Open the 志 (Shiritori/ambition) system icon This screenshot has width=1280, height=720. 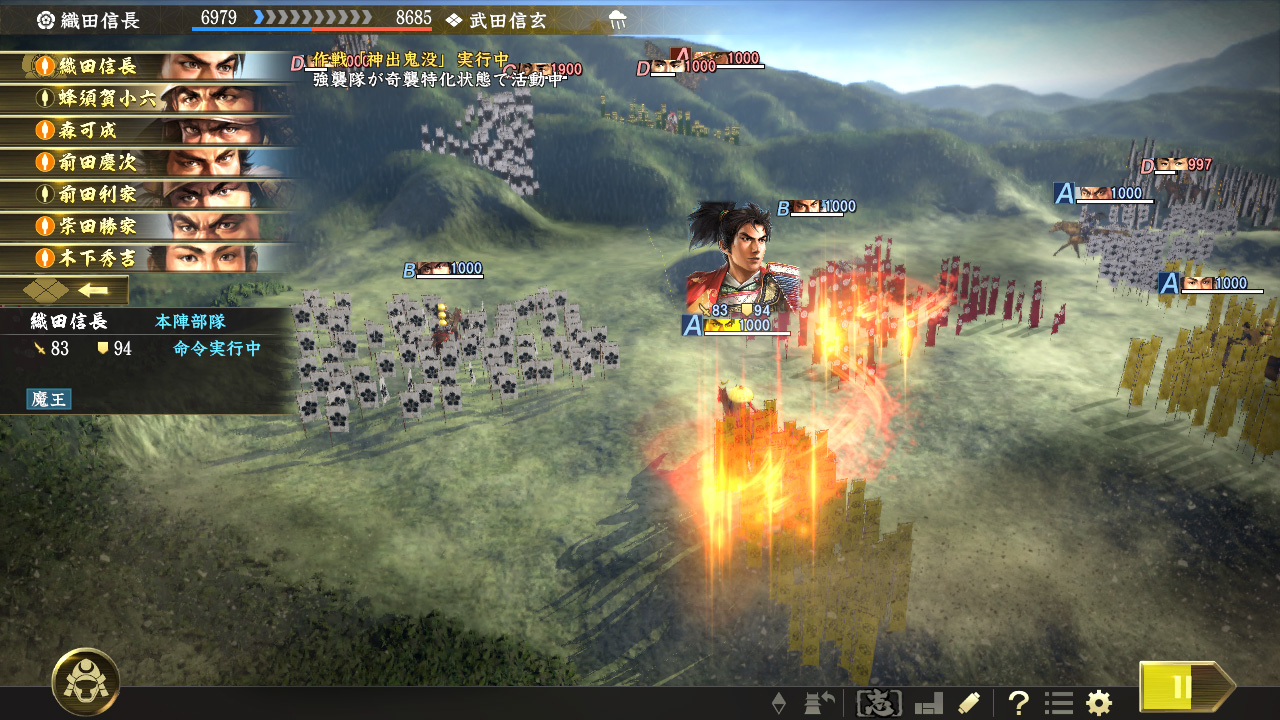point(880,702)
